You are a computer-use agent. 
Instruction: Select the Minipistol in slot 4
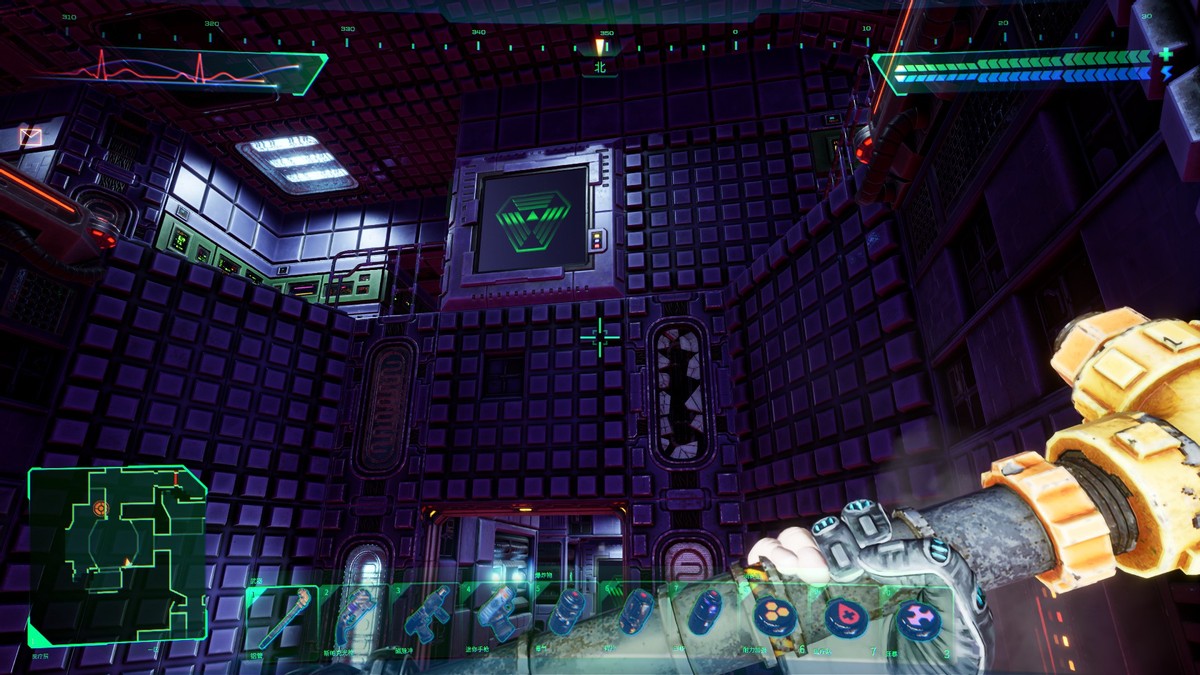tap(495, 612)
